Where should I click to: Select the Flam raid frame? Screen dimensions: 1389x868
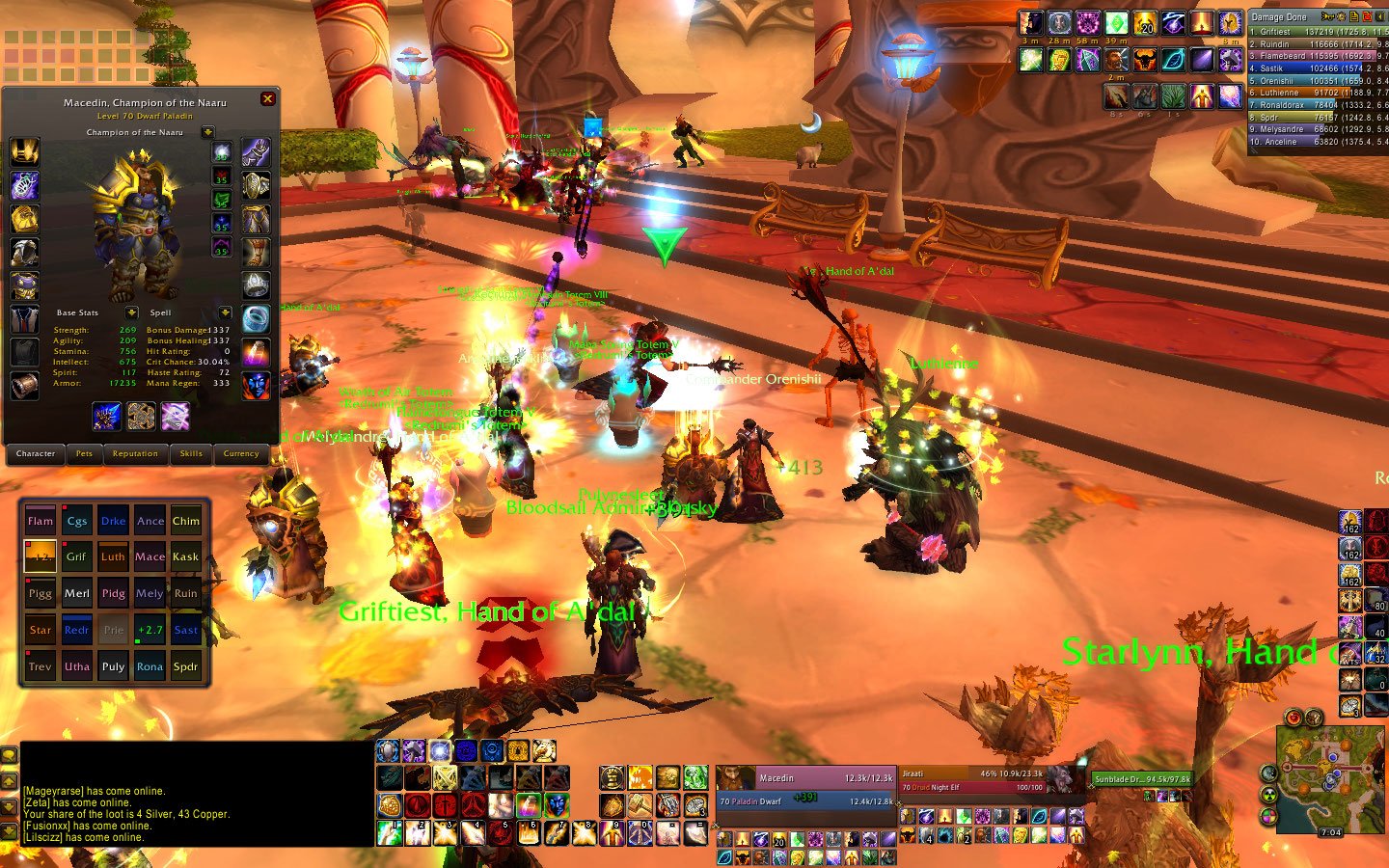tap(41, 521)
